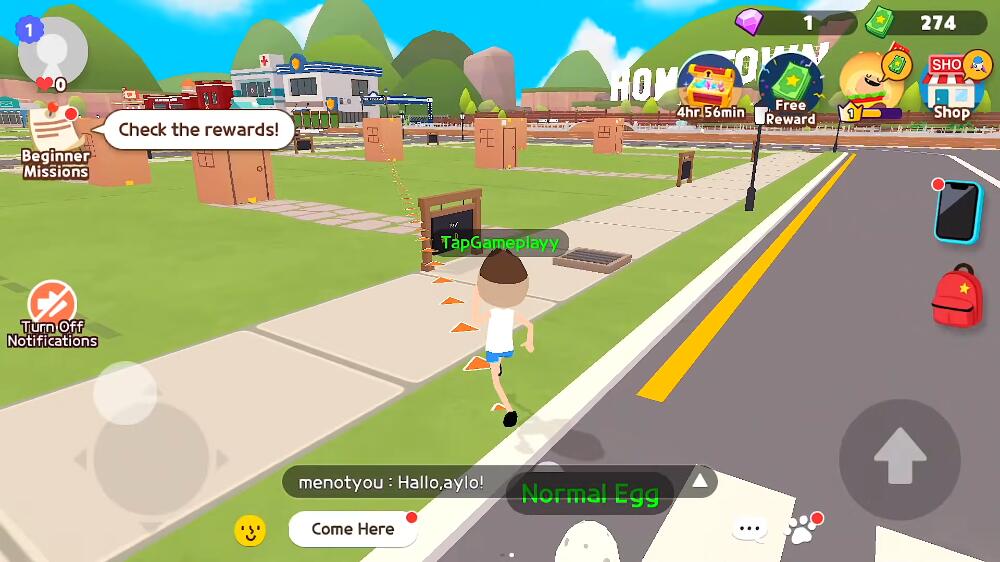
Task: Tap the purple gem currency counter
Action: tap(795, 22)
